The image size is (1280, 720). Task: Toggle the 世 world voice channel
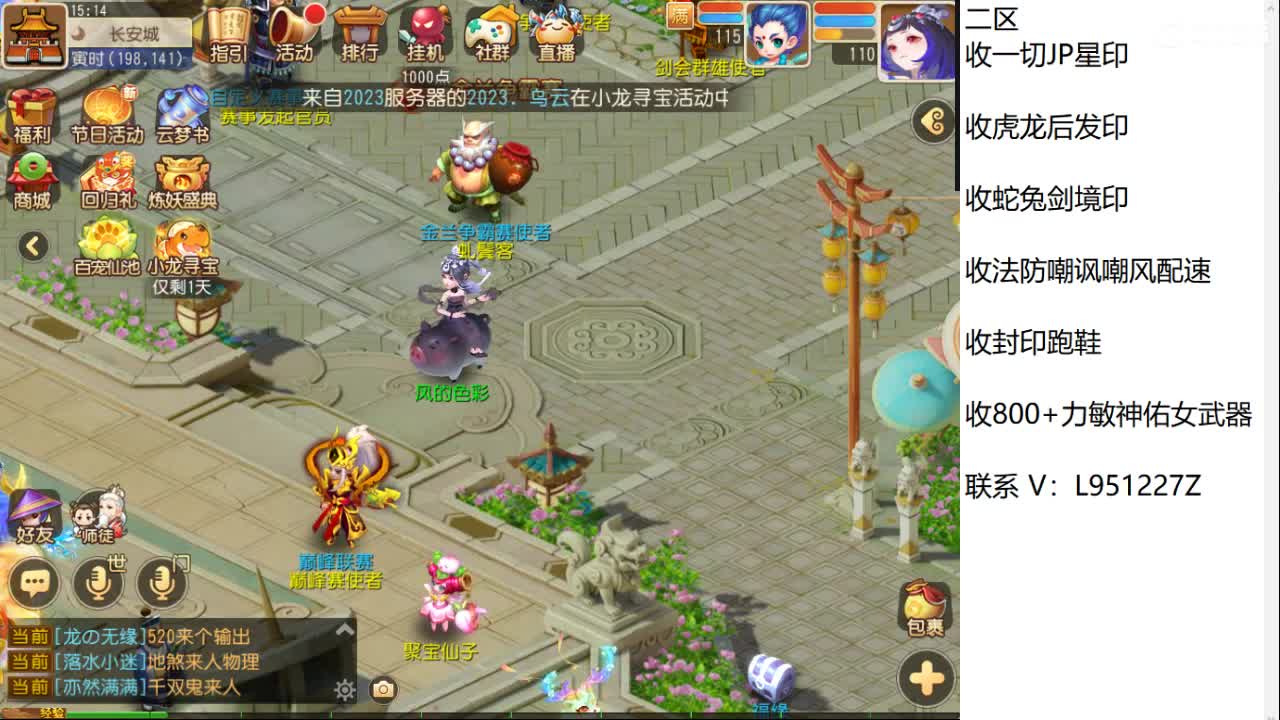pos(100,582)
